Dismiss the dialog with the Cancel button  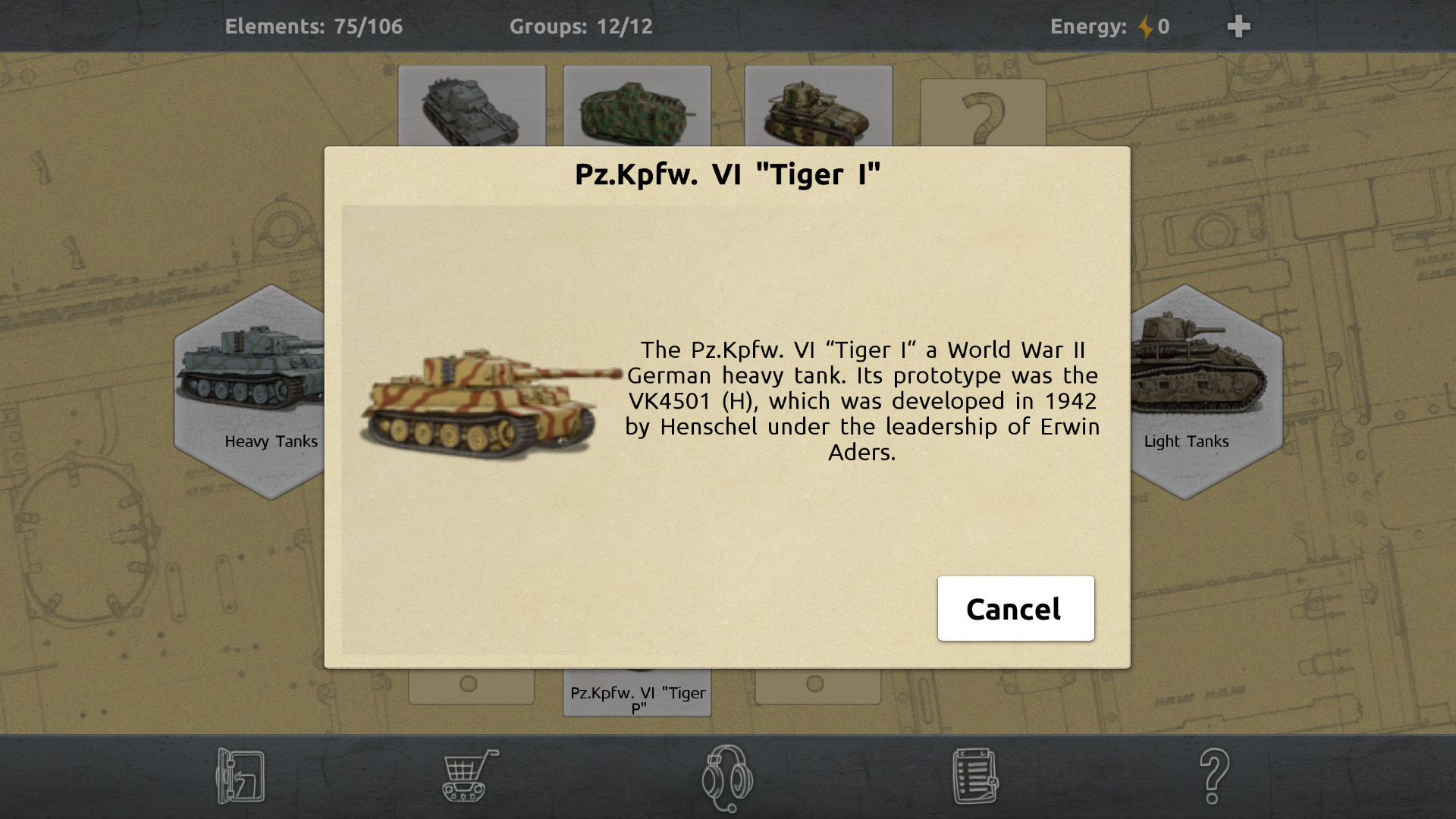point(1015,608)
